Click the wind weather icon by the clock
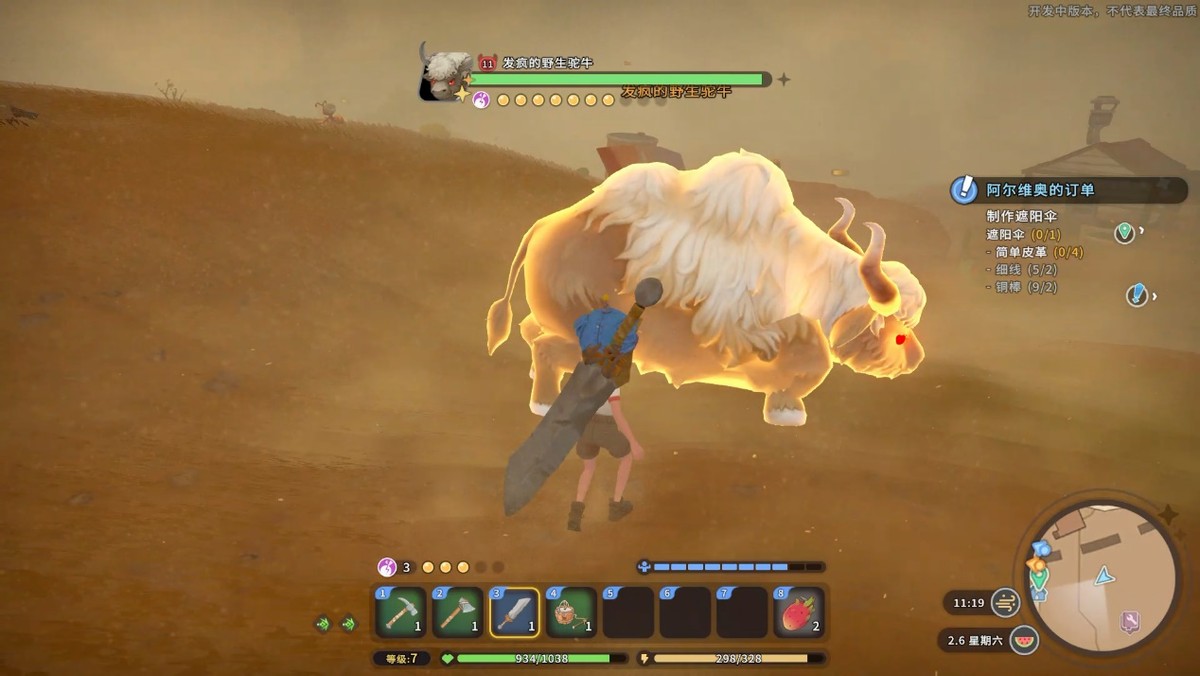The width and height of the screenshot is (1200, 676). tap(1005, 603)
